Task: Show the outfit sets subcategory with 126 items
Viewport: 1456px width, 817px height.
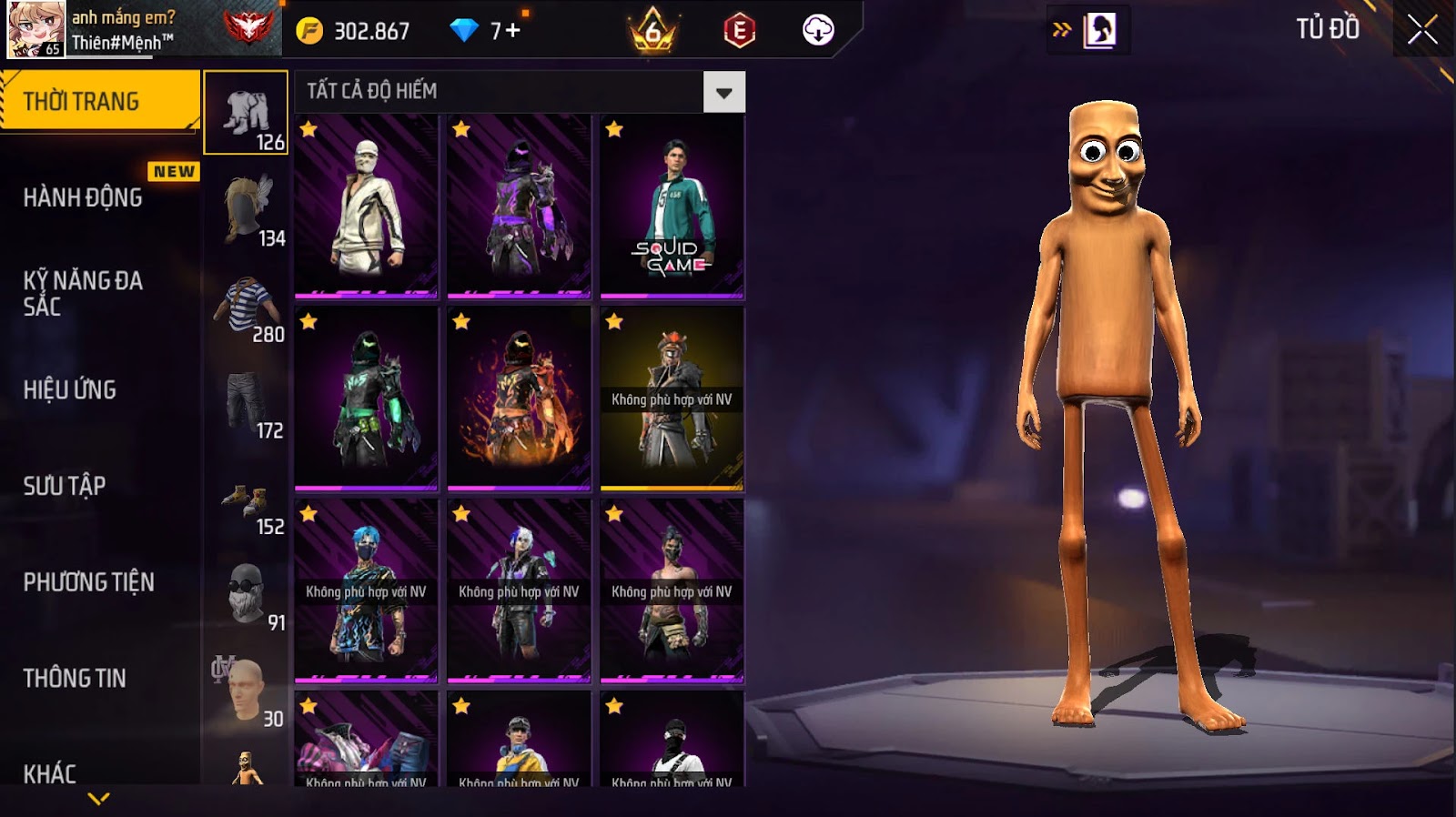Action: pos(246,113)
